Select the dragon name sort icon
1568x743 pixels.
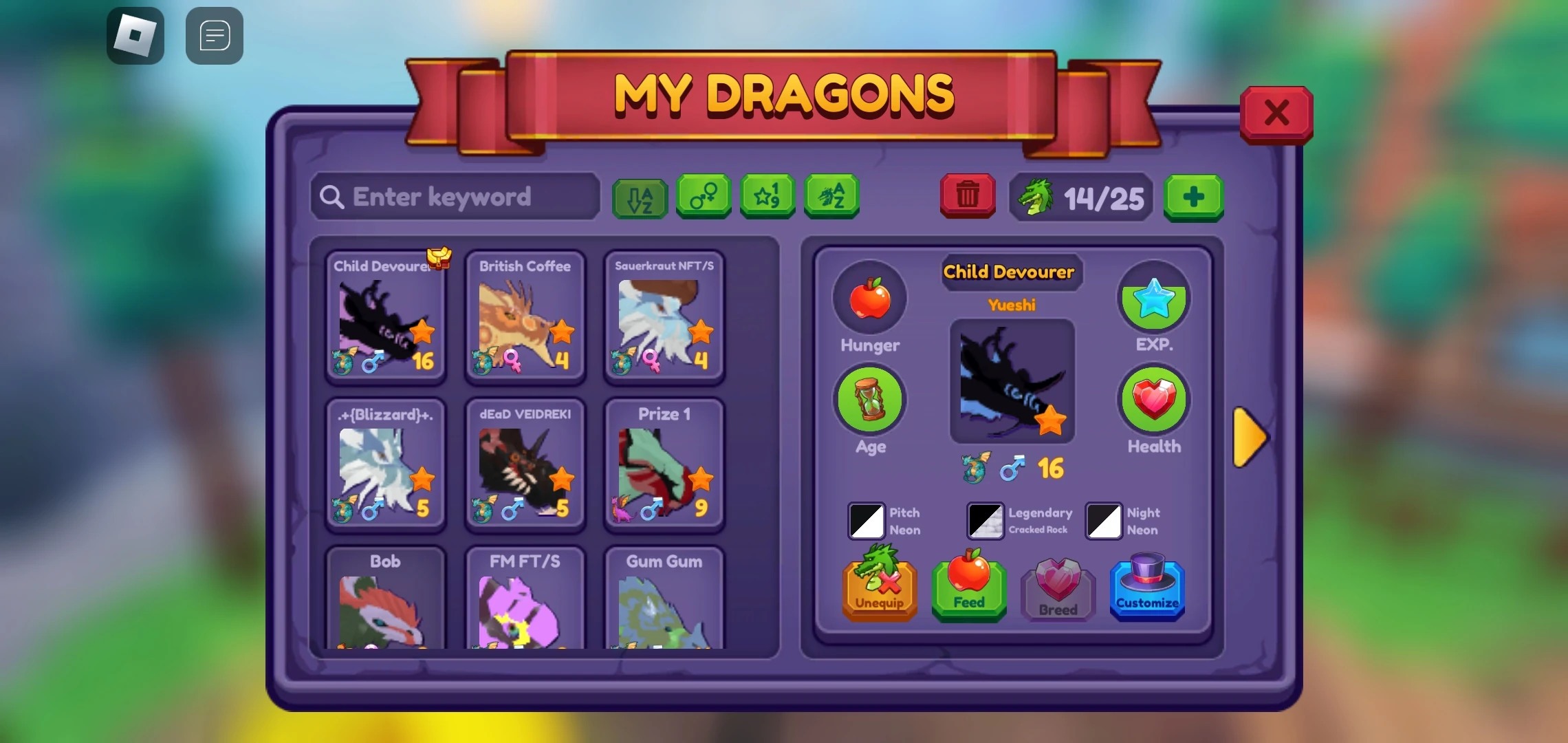point(831,197)
